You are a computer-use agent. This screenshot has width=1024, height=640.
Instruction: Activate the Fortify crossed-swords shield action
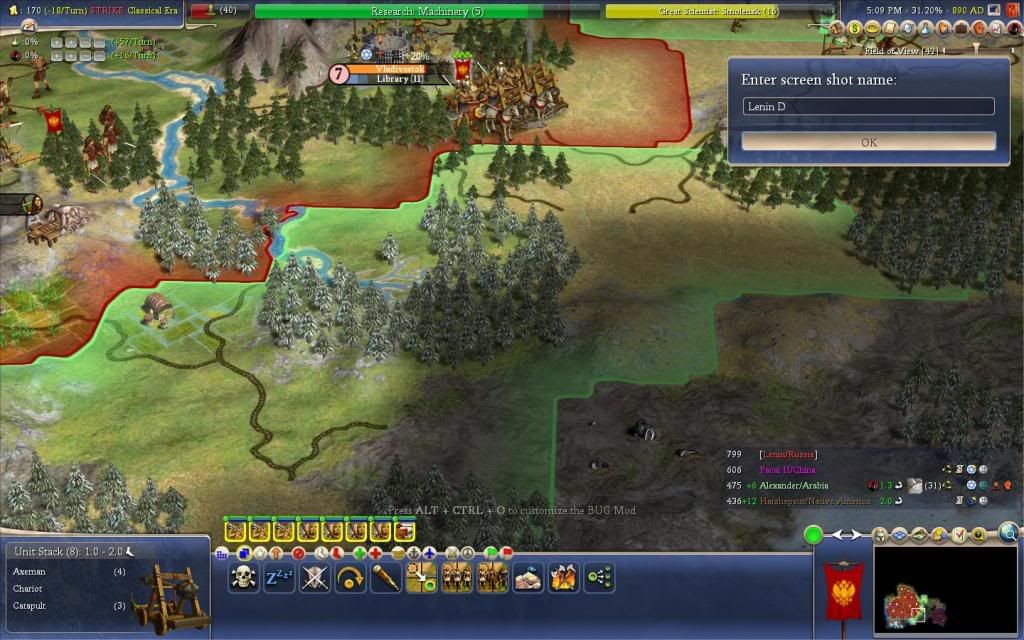[x=315, y=577]
